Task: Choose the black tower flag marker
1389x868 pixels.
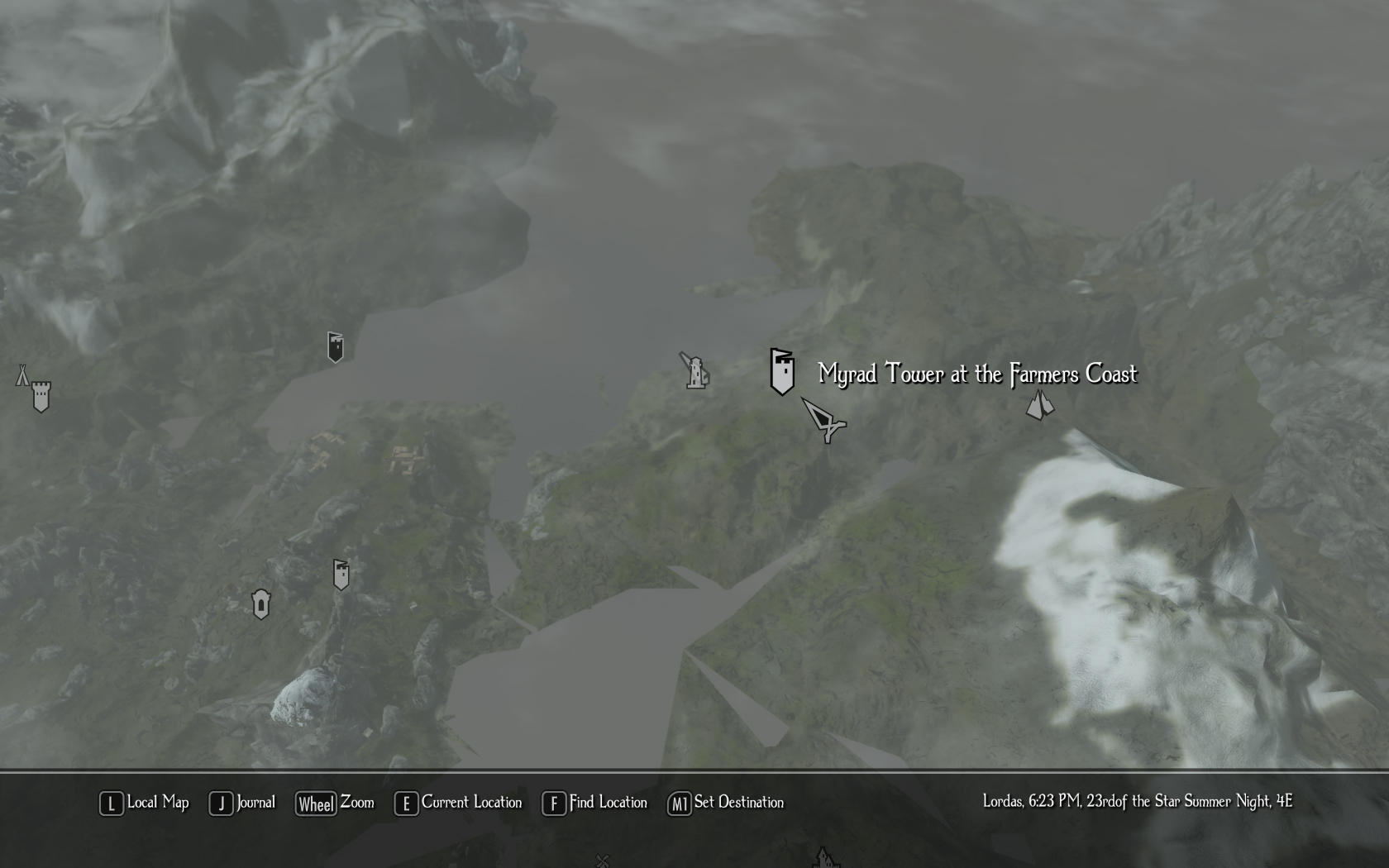Action: (335, 347)
